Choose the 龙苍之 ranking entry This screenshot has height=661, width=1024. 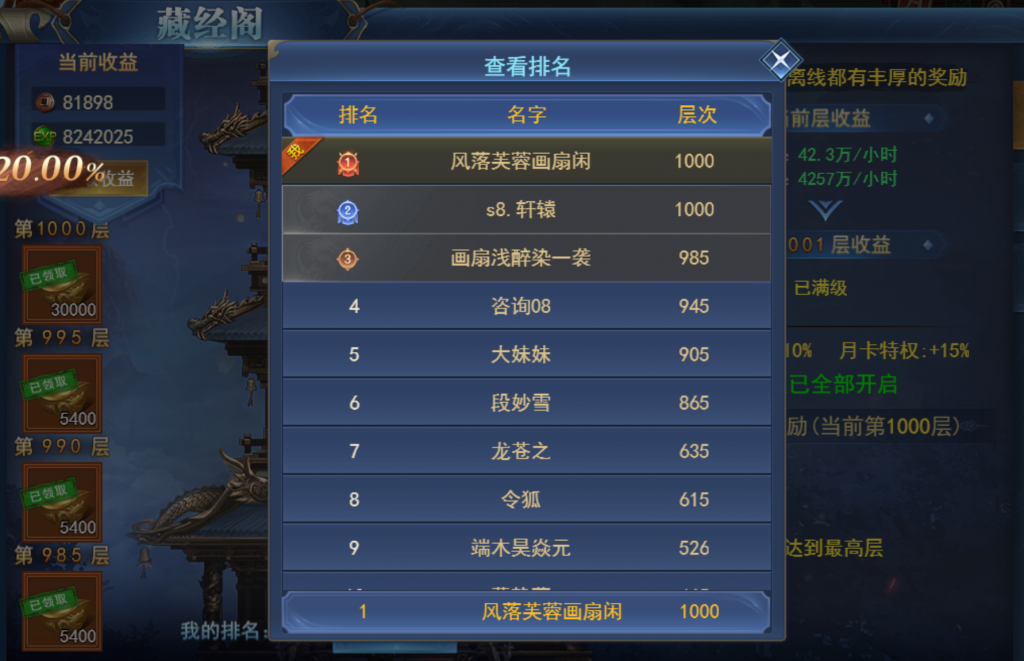tap(526, 451)
